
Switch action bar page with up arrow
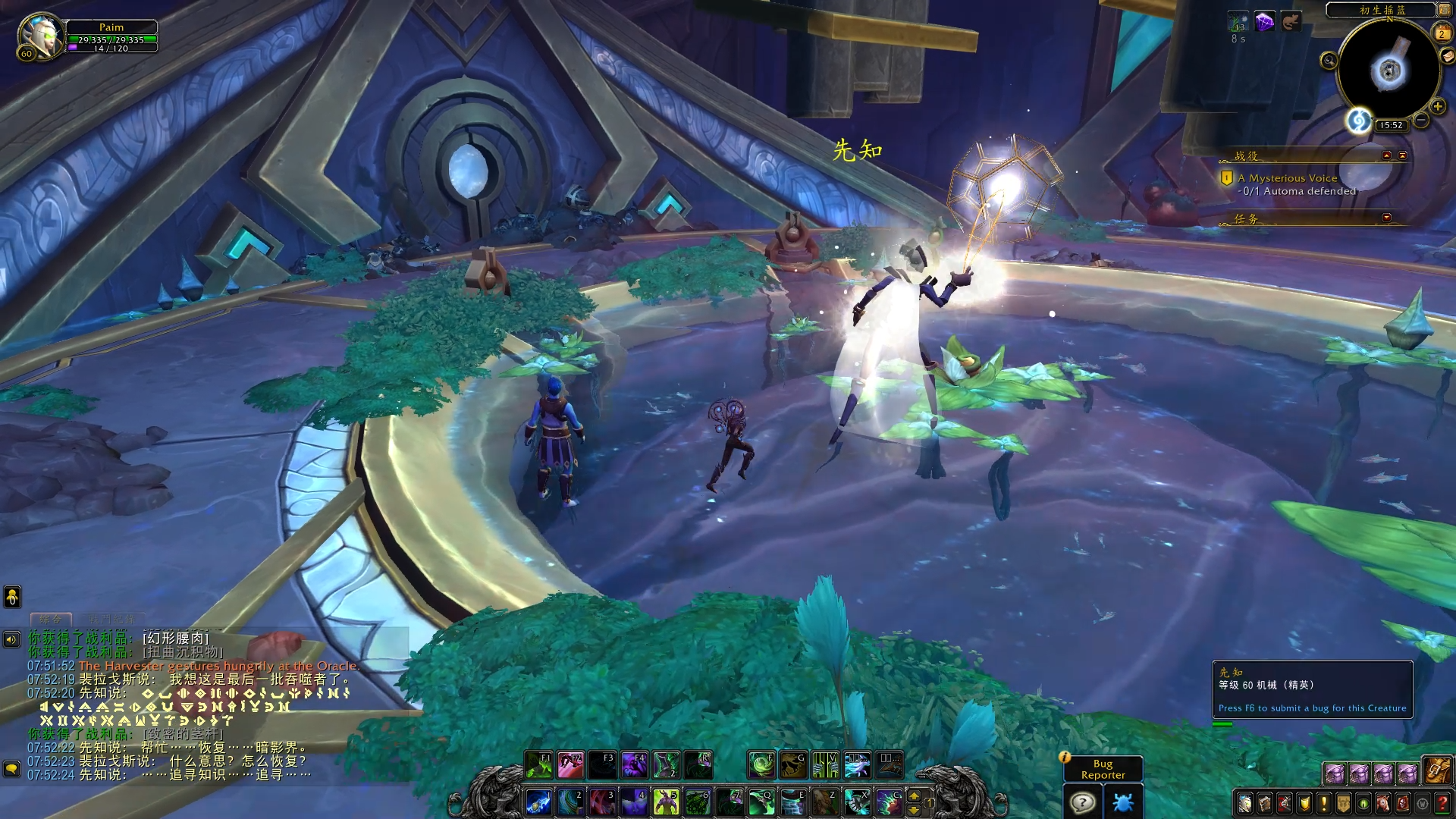(914, 795)
